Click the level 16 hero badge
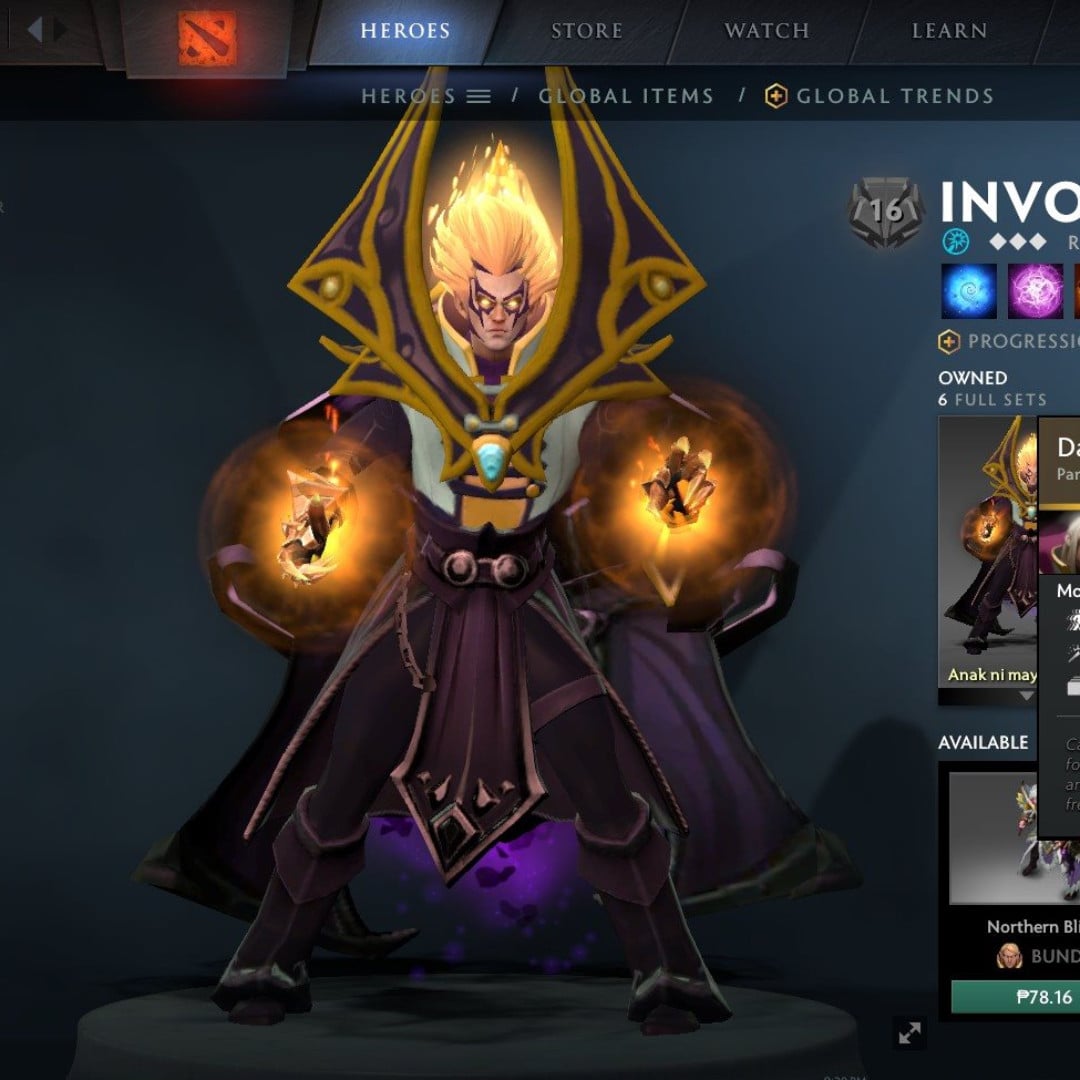This screenshot has width=1080, height=1080. 886,209
